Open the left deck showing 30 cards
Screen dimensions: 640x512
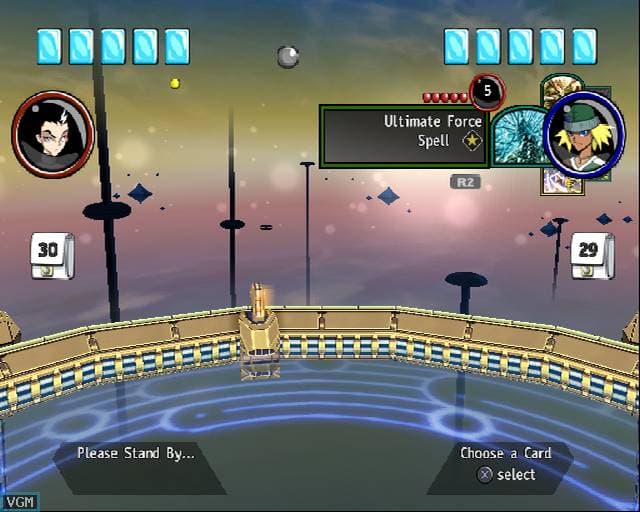pos(48,255)
